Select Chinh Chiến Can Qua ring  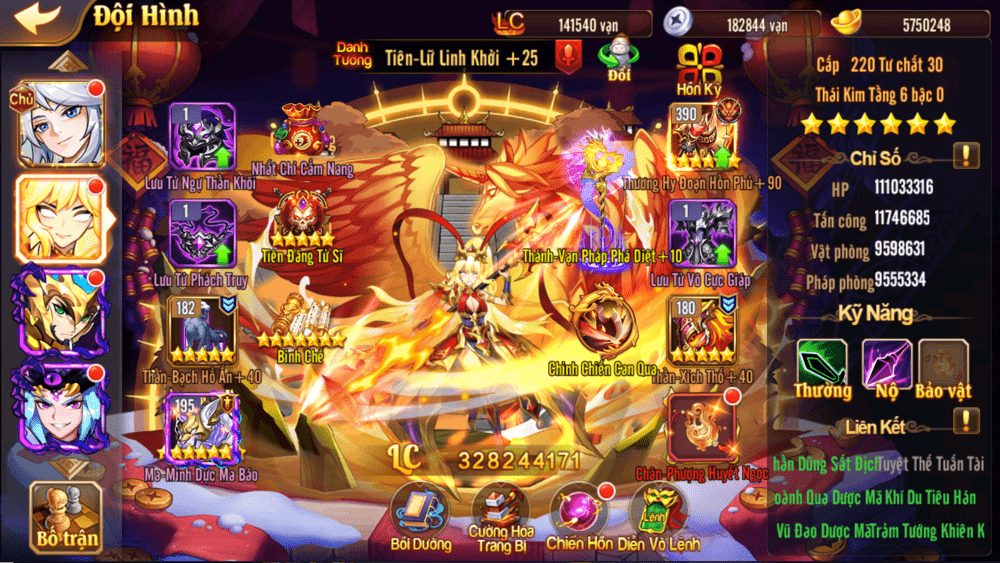pyautogui.click(x=600, y=322)
